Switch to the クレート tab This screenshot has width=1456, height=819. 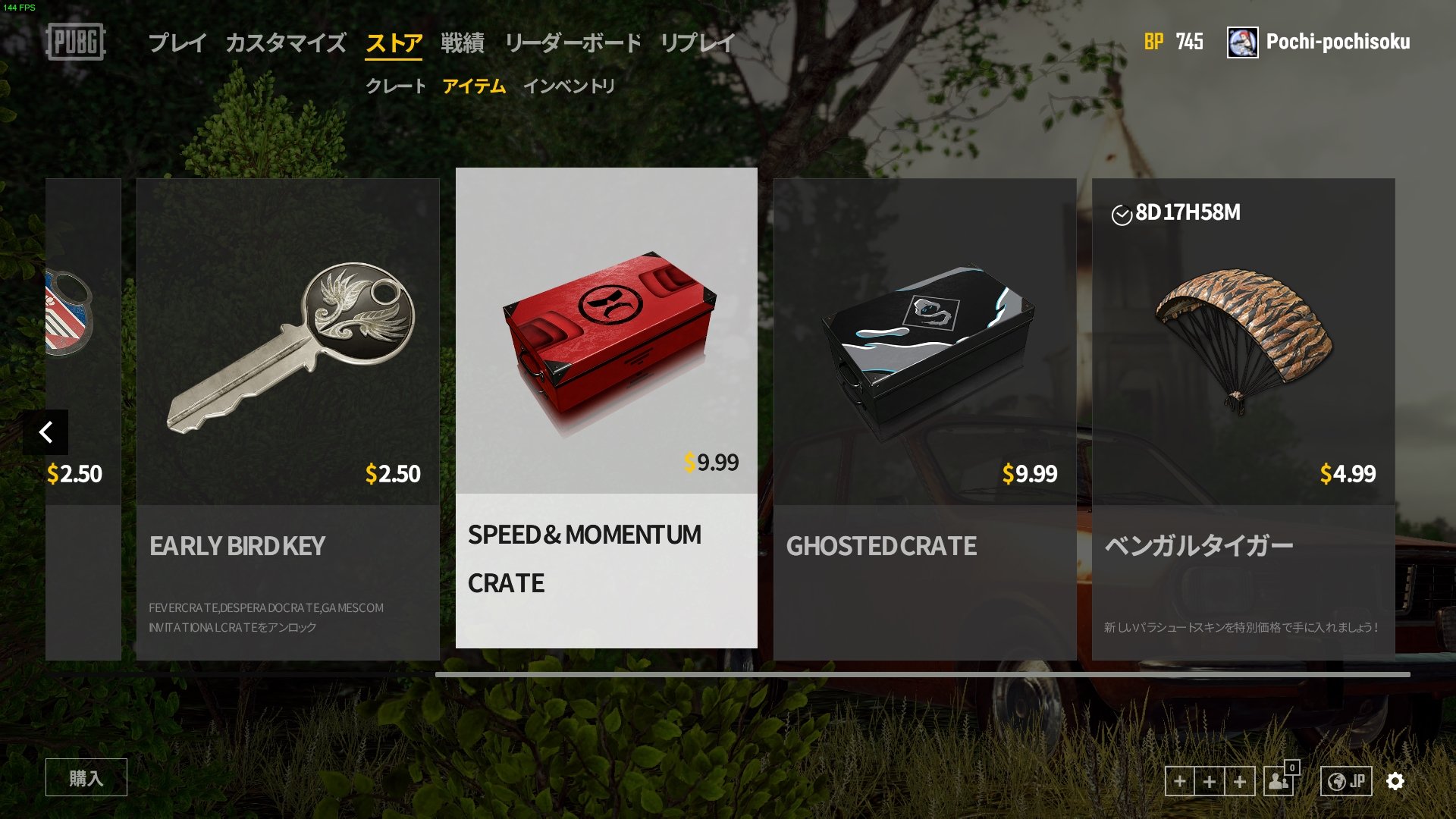pyautogui.click(x=395, y=86)
